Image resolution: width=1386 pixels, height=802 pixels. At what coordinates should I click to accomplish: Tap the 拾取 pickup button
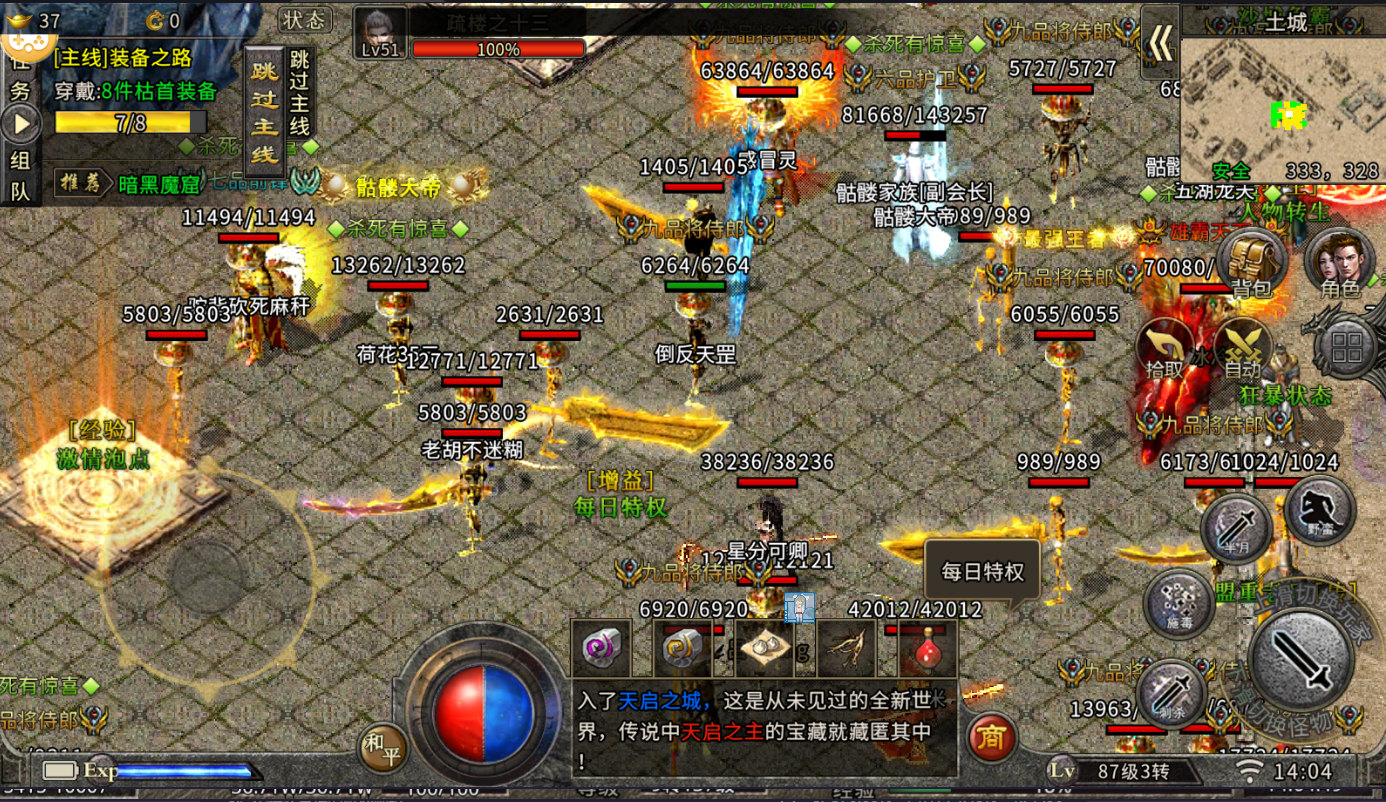[1165, 350]
